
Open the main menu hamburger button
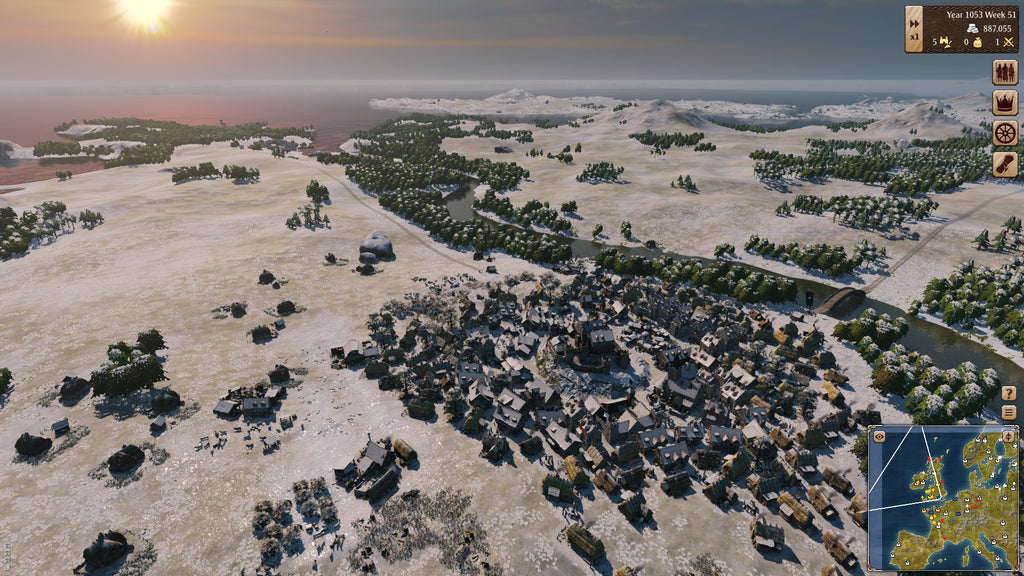[x=1008, y=412]
